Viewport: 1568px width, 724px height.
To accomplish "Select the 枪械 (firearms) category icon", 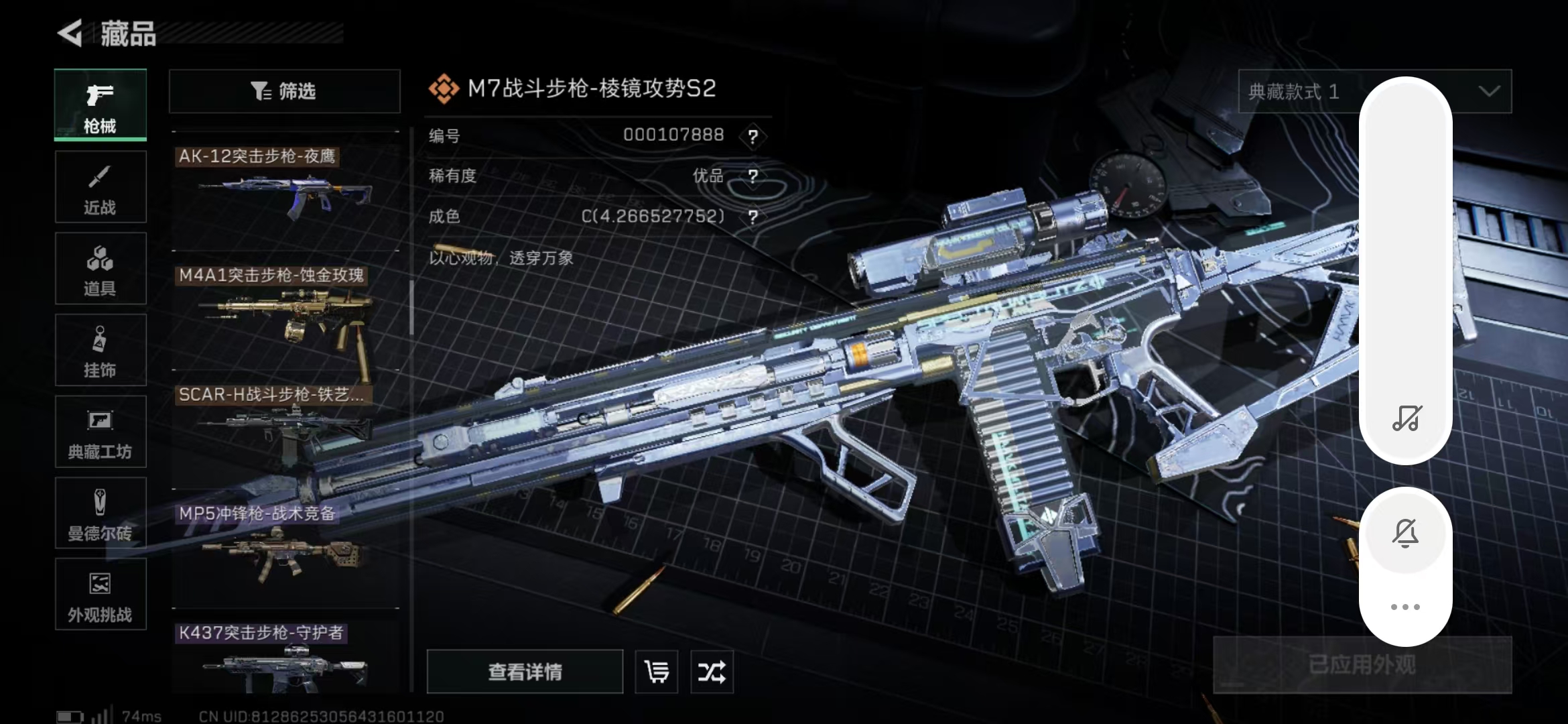I will coord(101,105).
